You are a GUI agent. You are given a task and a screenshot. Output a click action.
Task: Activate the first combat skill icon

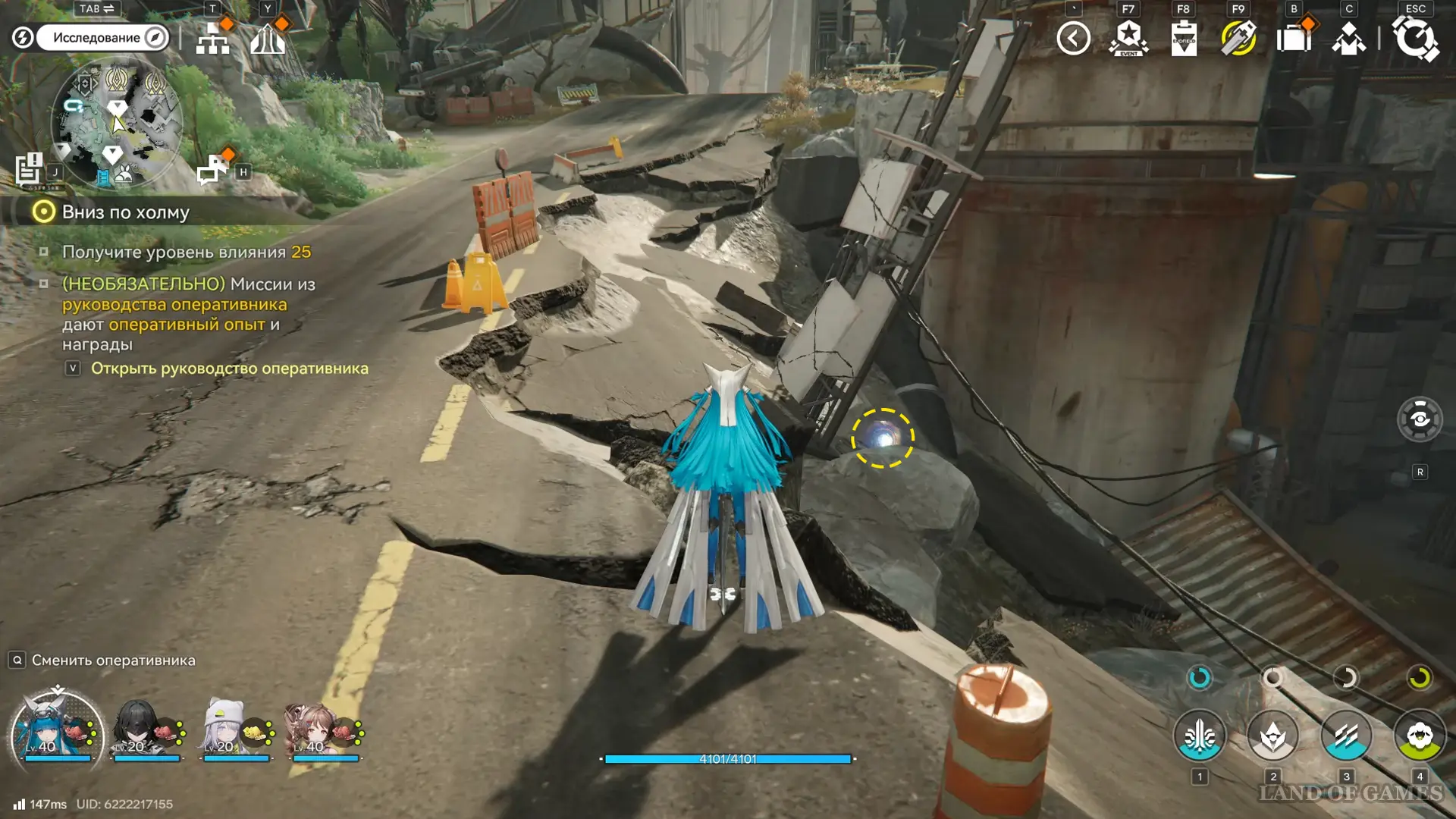pyautogui.click(x=1200, y=736)
